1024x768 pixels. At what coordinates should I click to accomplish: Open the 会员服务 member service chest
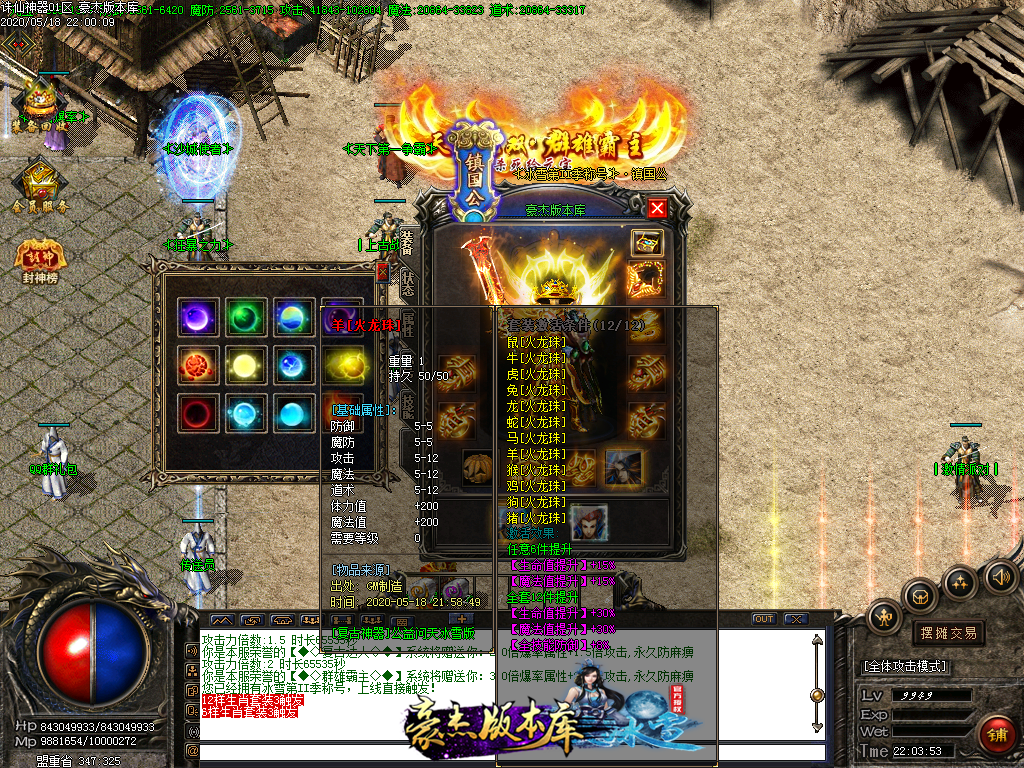pos(41,185)
